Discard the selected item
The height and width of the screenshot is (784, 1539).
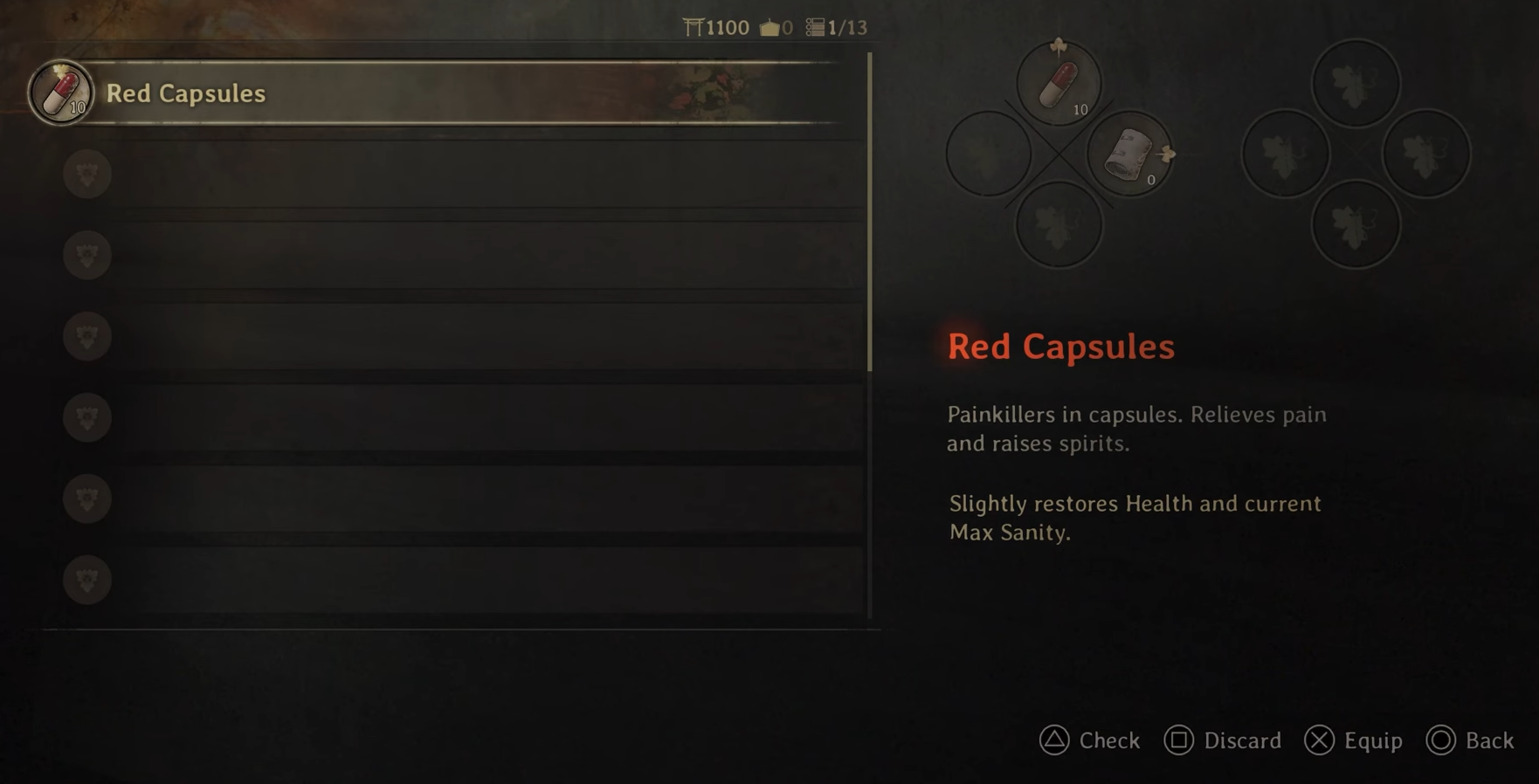coord(1223,740)
